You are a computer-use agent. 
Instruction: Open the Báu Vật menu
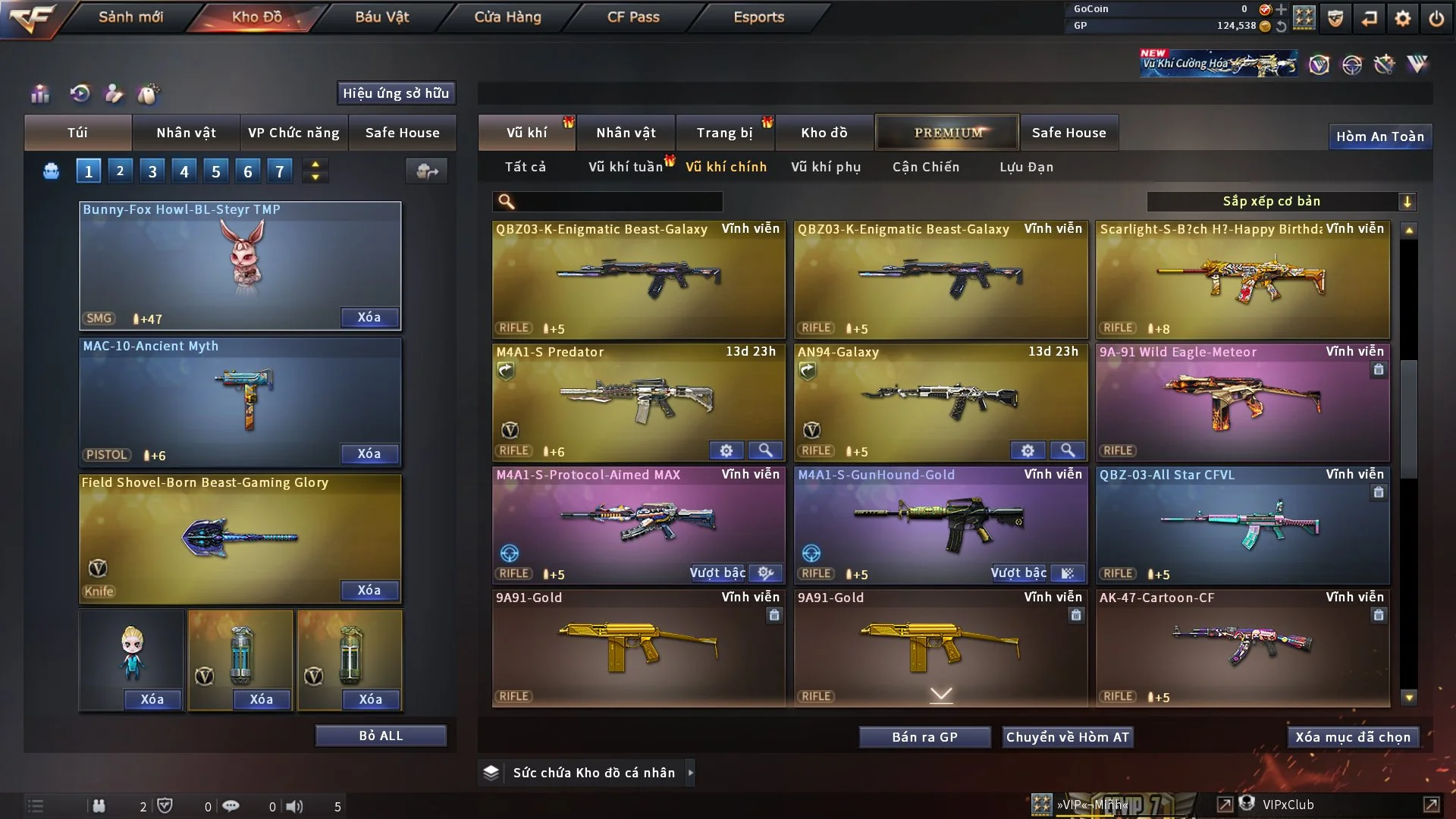click(381, 17)
